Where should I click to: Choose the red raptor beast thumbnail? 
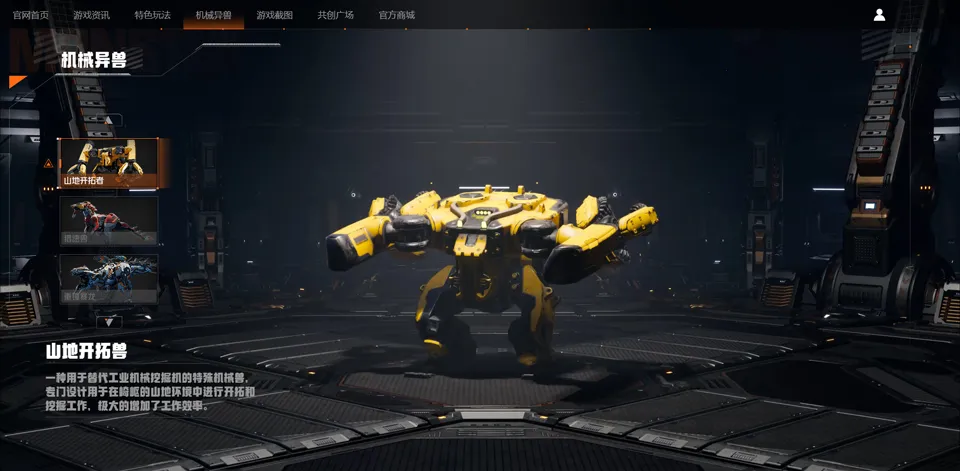[x=109, y=220]
